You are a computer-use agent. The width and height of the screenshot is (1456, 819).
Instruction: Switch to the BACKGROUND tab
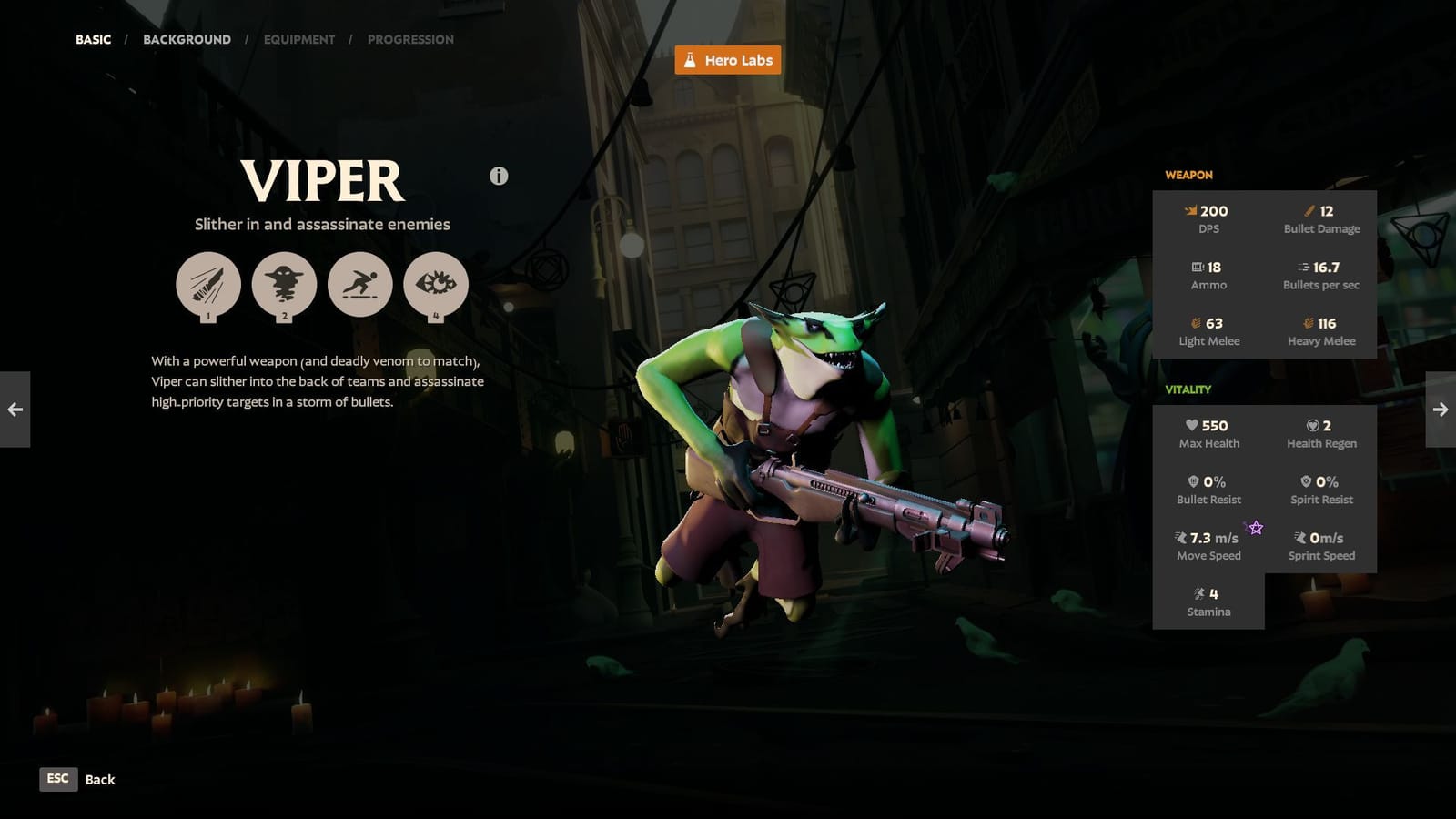coord(187,39)
